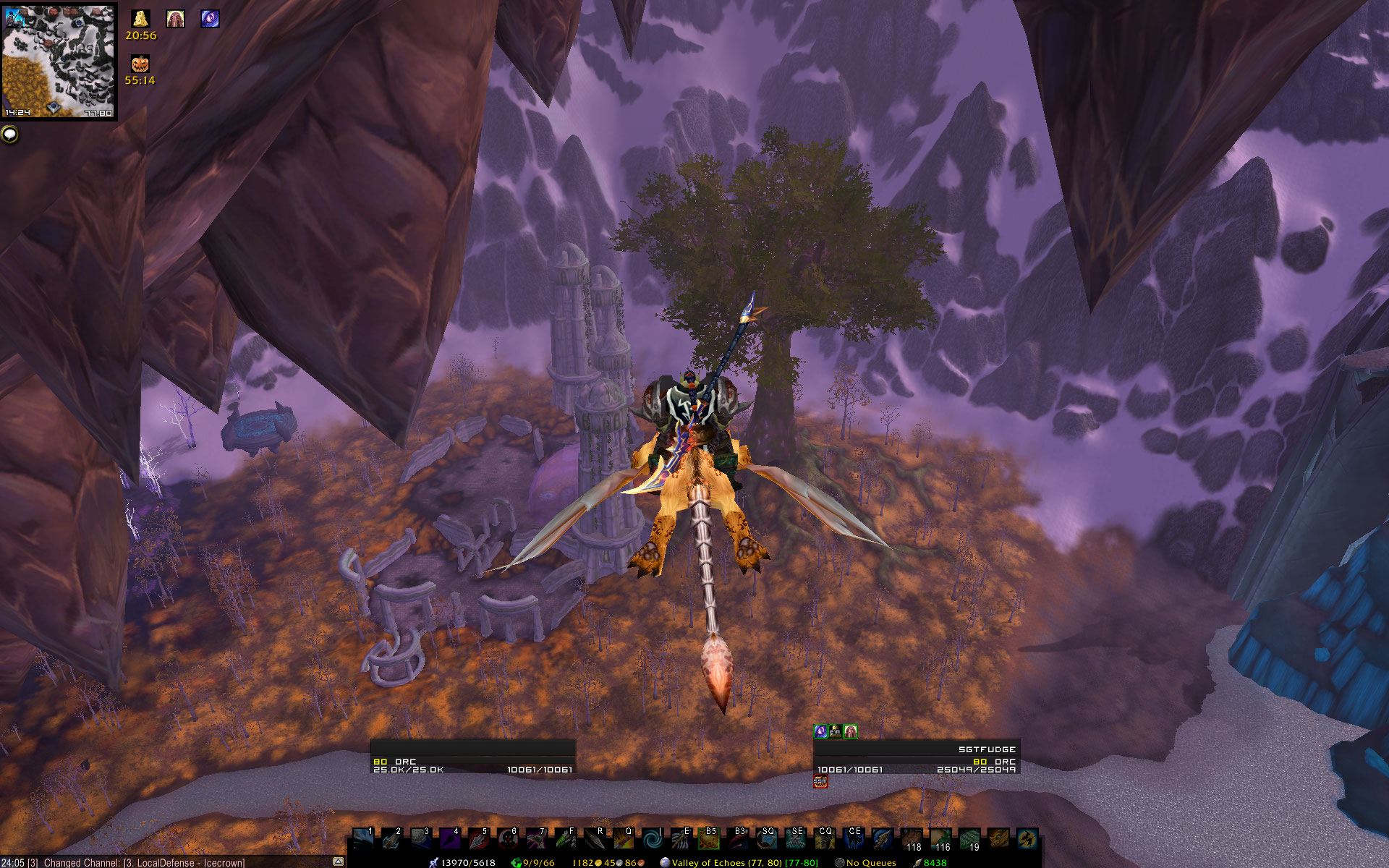
Task: Use the item showing 19 stacks
Action: point(970,839)
